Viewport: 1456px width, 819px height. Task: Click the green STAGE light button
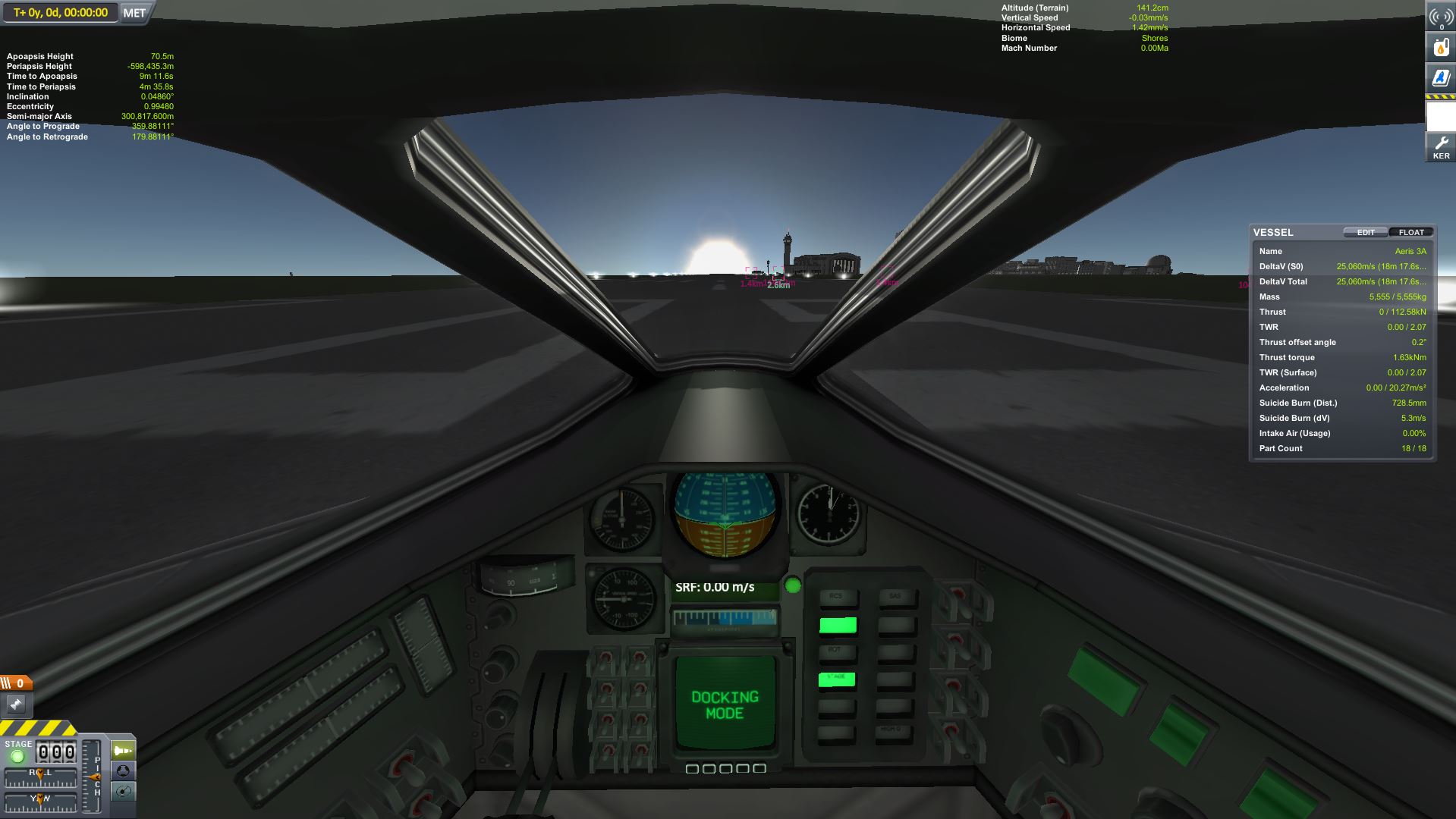point(18,756)
